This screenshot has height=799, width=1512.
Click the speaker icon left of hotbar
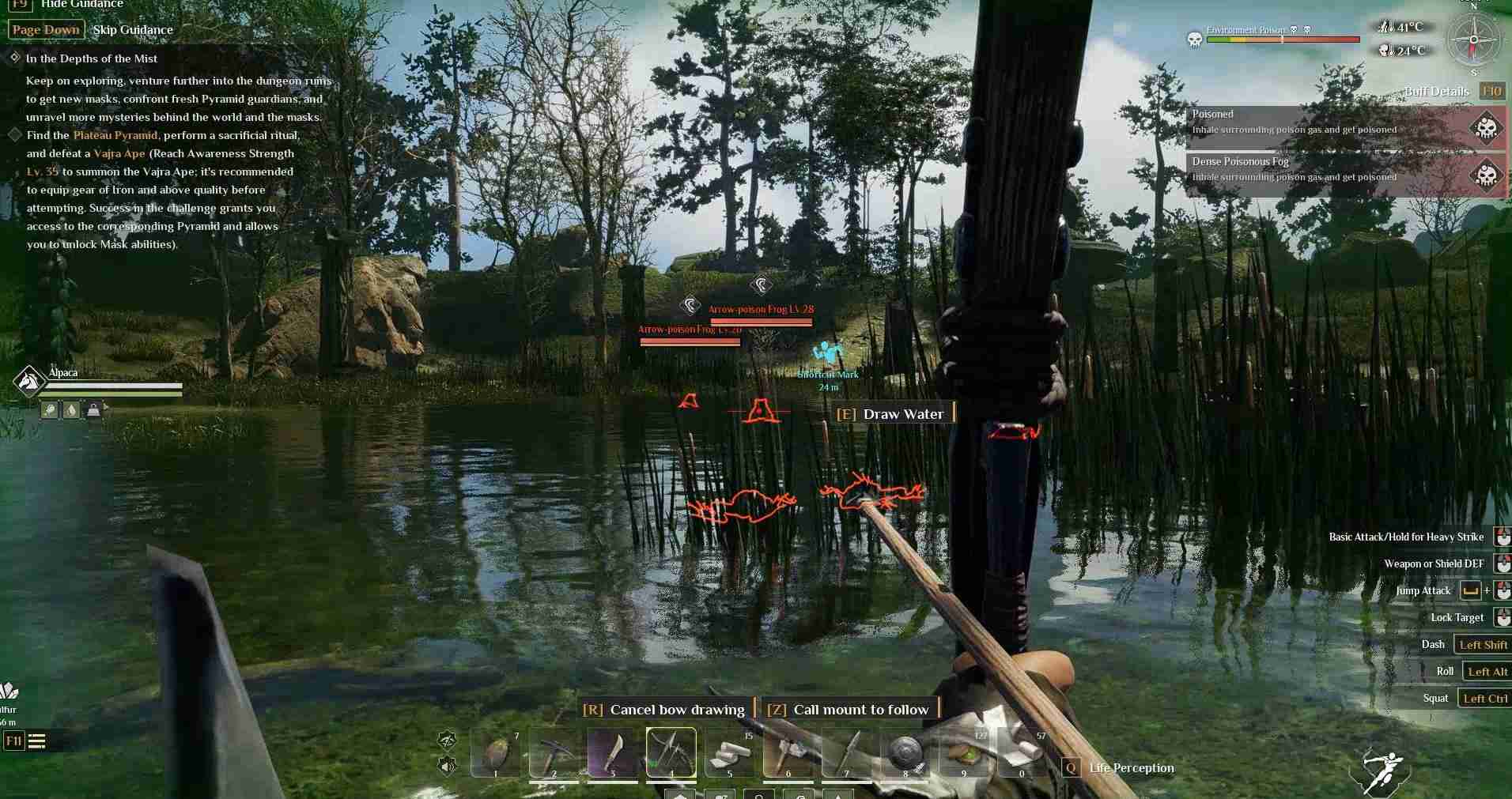click(448, 765)
